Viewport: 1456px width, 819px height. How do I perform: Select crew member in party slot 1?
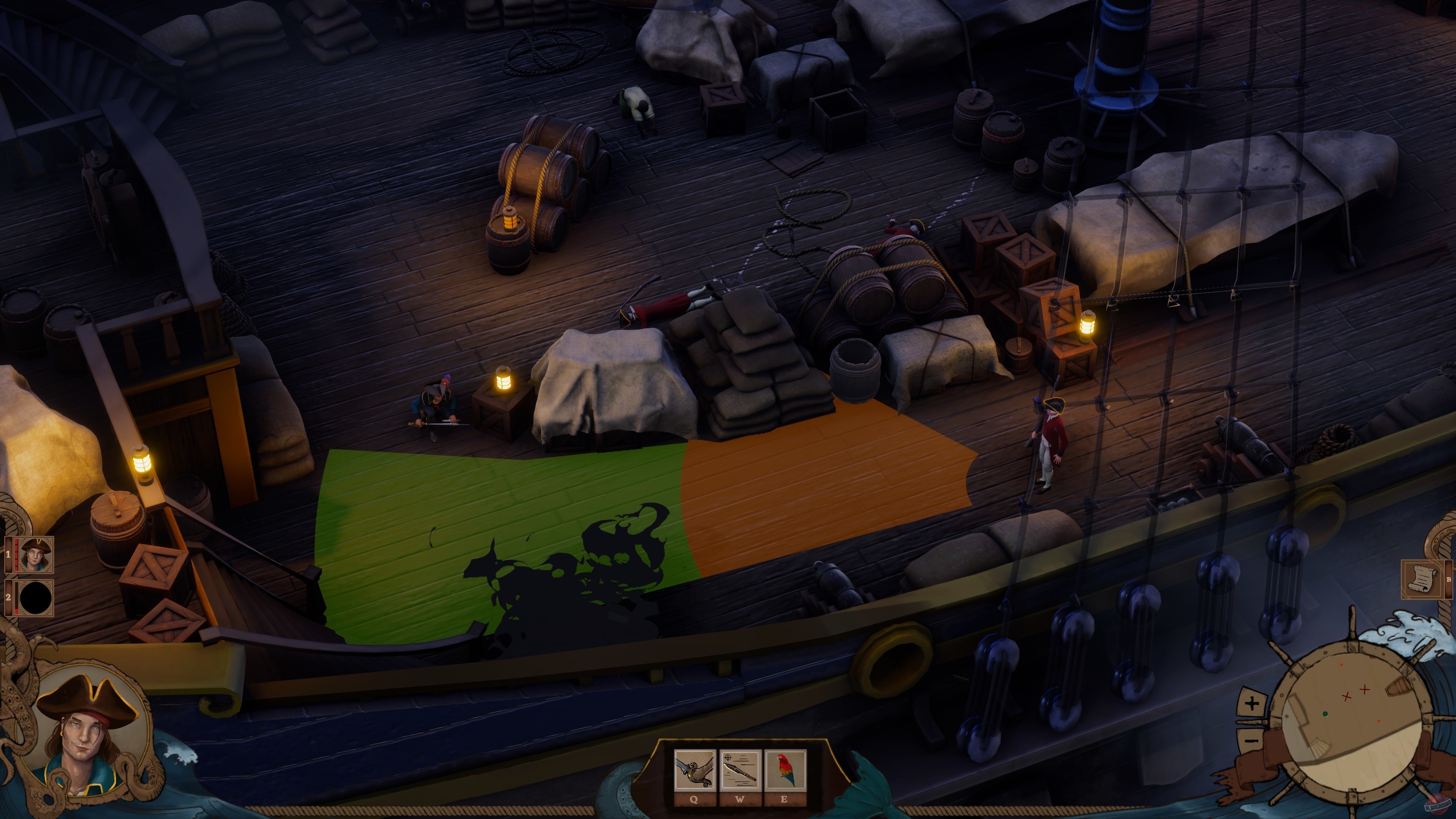[36, 554]
